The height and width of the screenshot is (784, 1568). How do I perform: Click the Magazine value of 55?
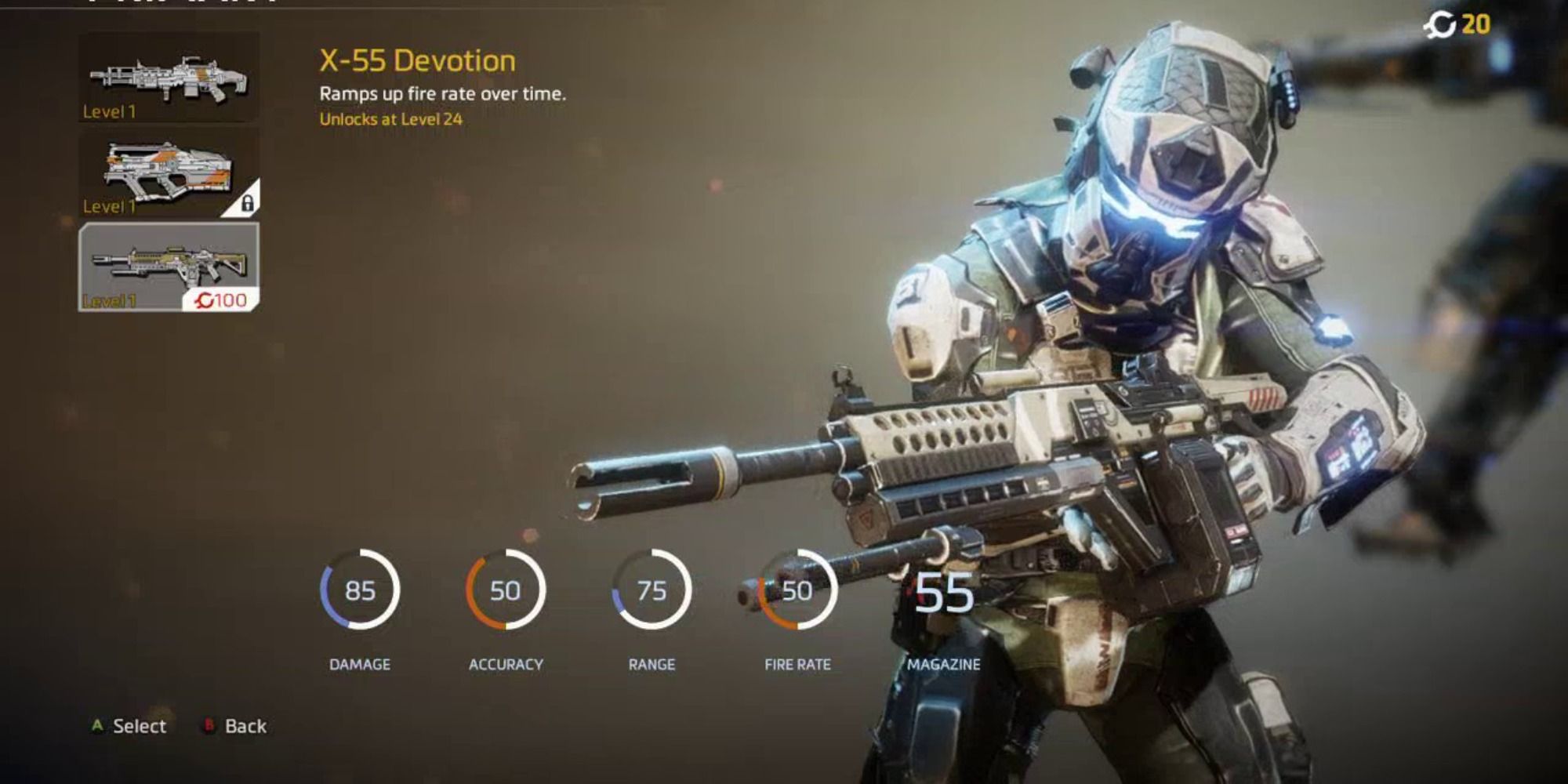coord(944,593)
